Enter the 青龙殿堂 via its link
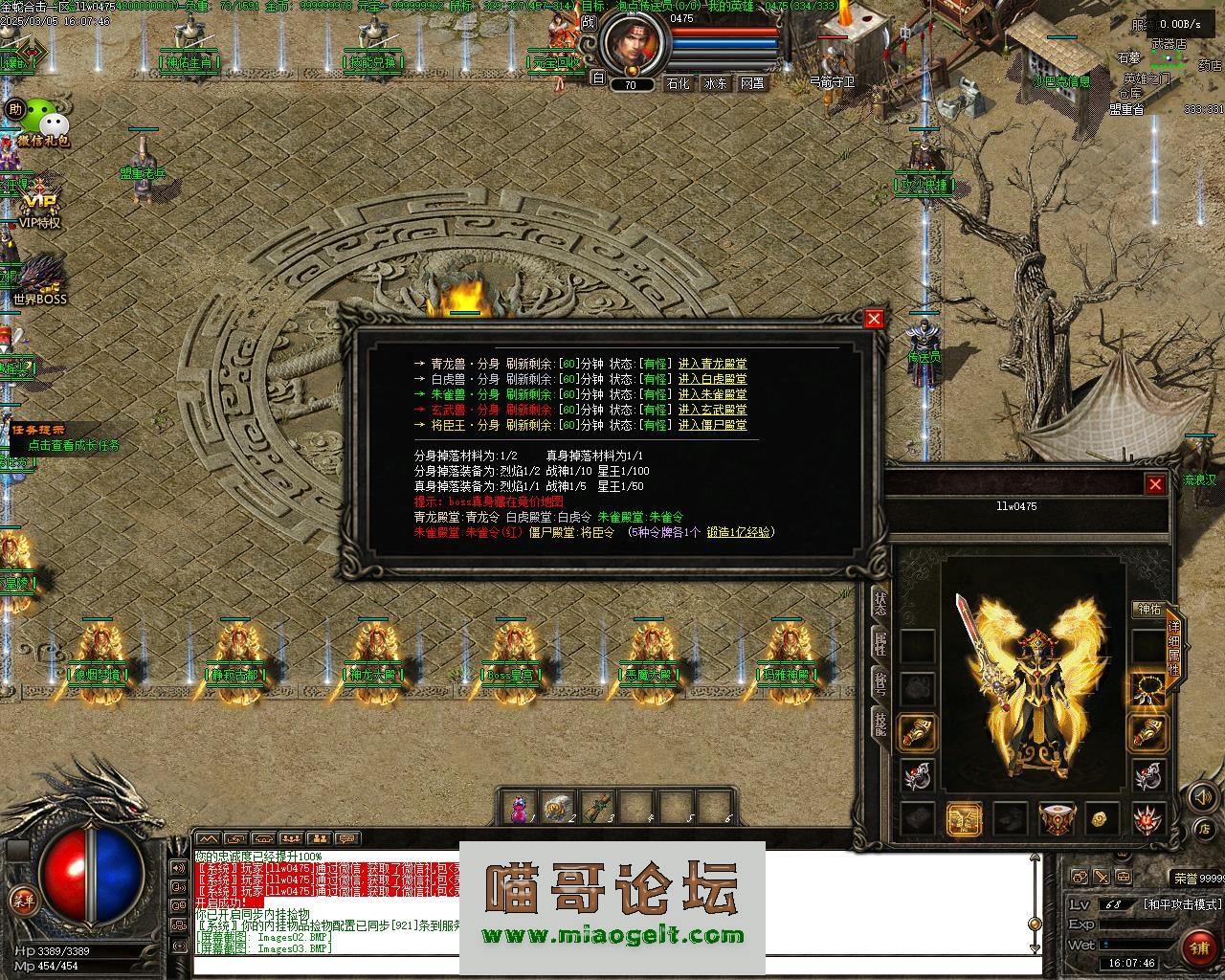Screen dimensions: 1225x980 point(712,364)
